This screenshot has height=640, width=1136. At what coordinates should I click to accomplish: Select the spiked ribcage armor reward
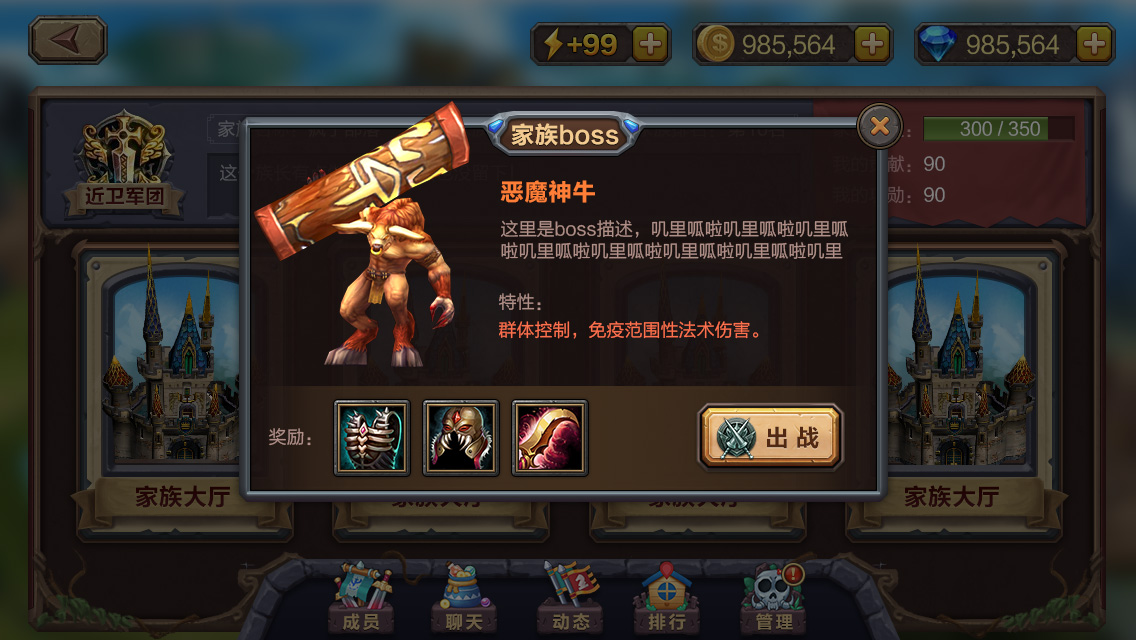[372, 437]
